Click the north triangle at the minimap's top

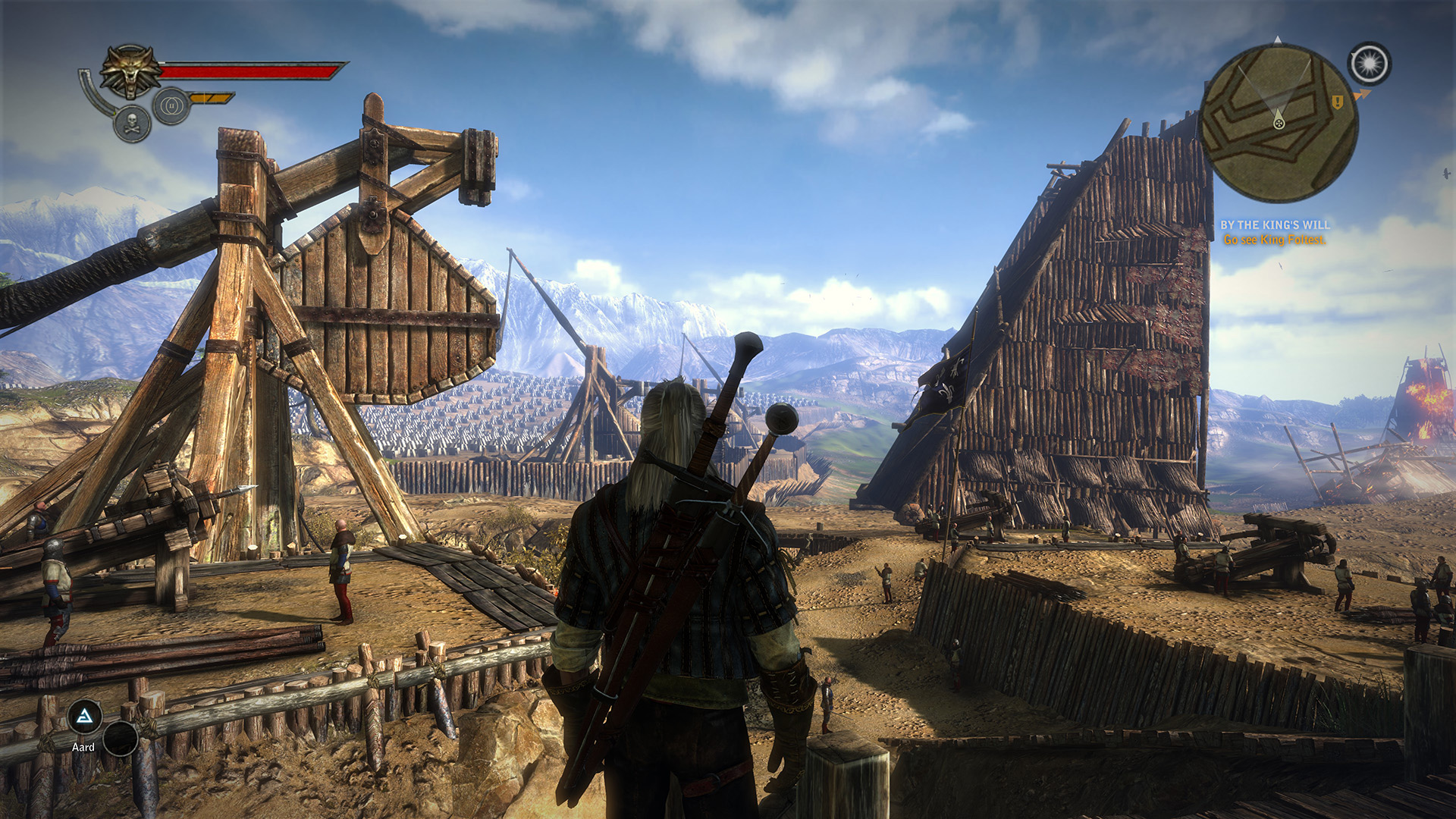click(1278, 39)
